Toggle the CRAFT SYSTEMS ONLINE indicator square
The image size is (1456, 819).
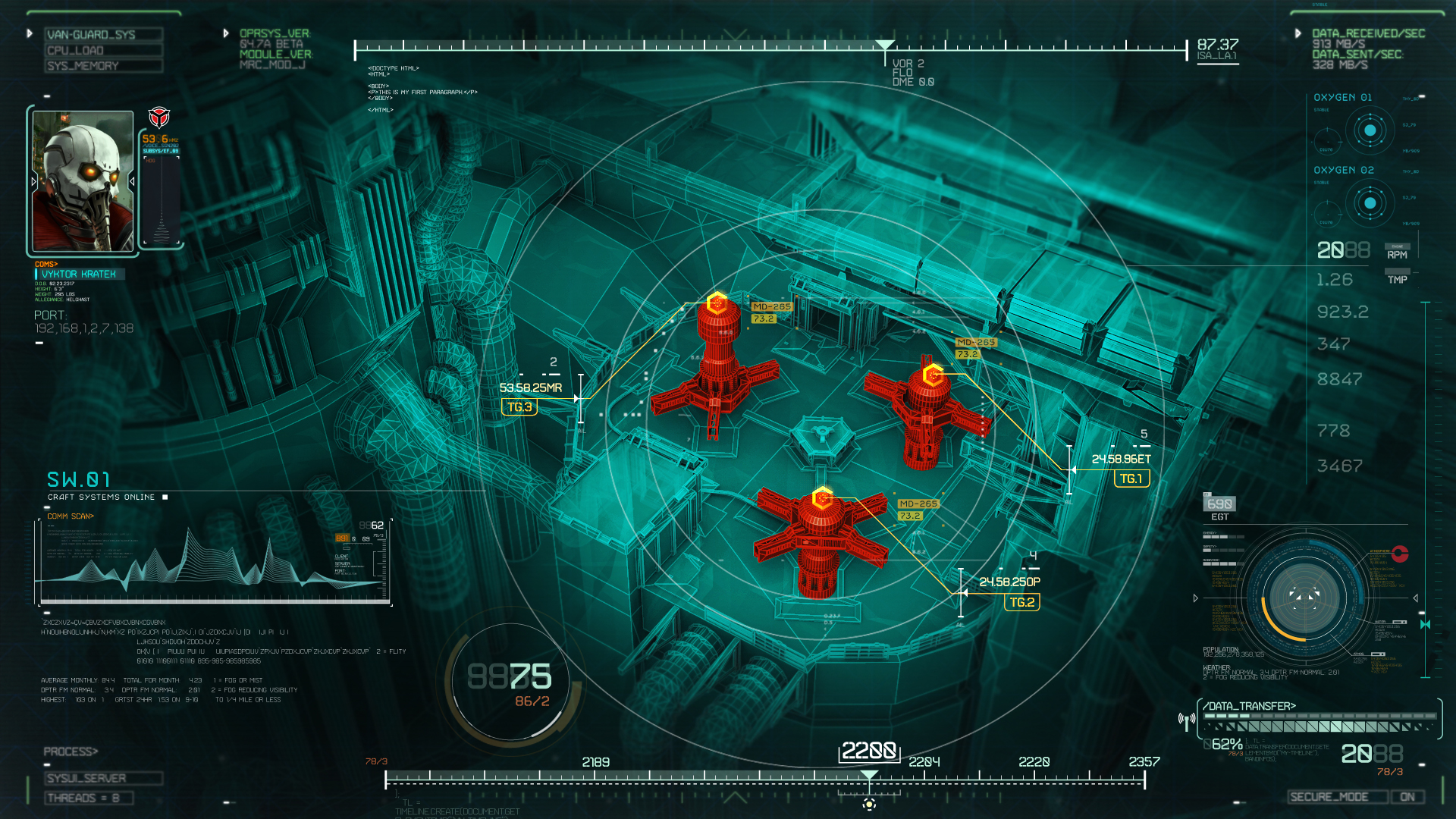164,497
